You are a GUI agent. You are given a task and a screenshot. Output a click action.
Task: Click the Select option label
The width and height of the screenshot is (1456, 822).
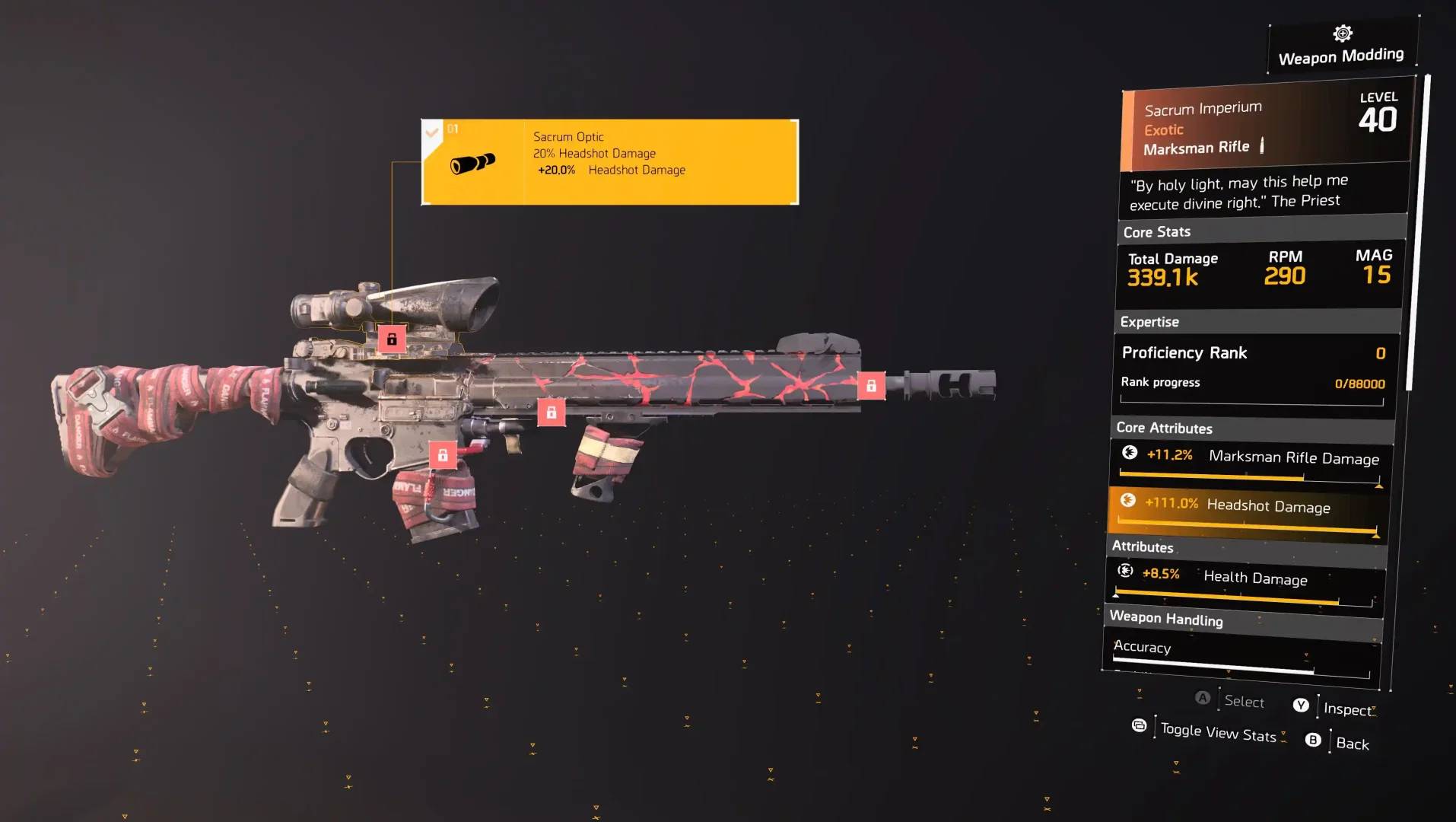coord(1244,701)
